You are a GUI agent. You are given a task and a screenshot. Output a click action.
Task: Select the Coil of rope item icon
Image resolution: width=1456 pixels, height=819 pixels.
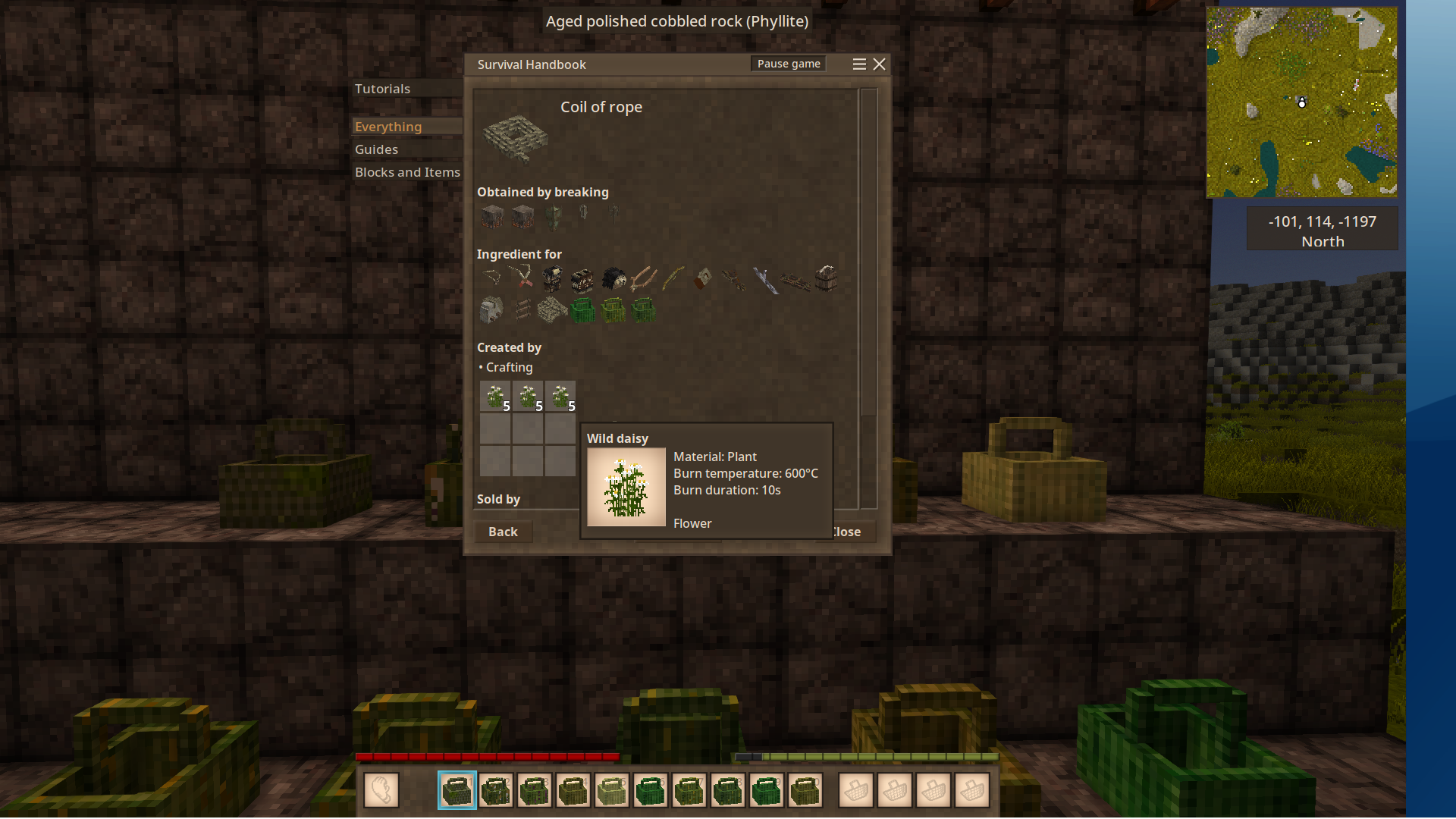(x=516, y=138)
